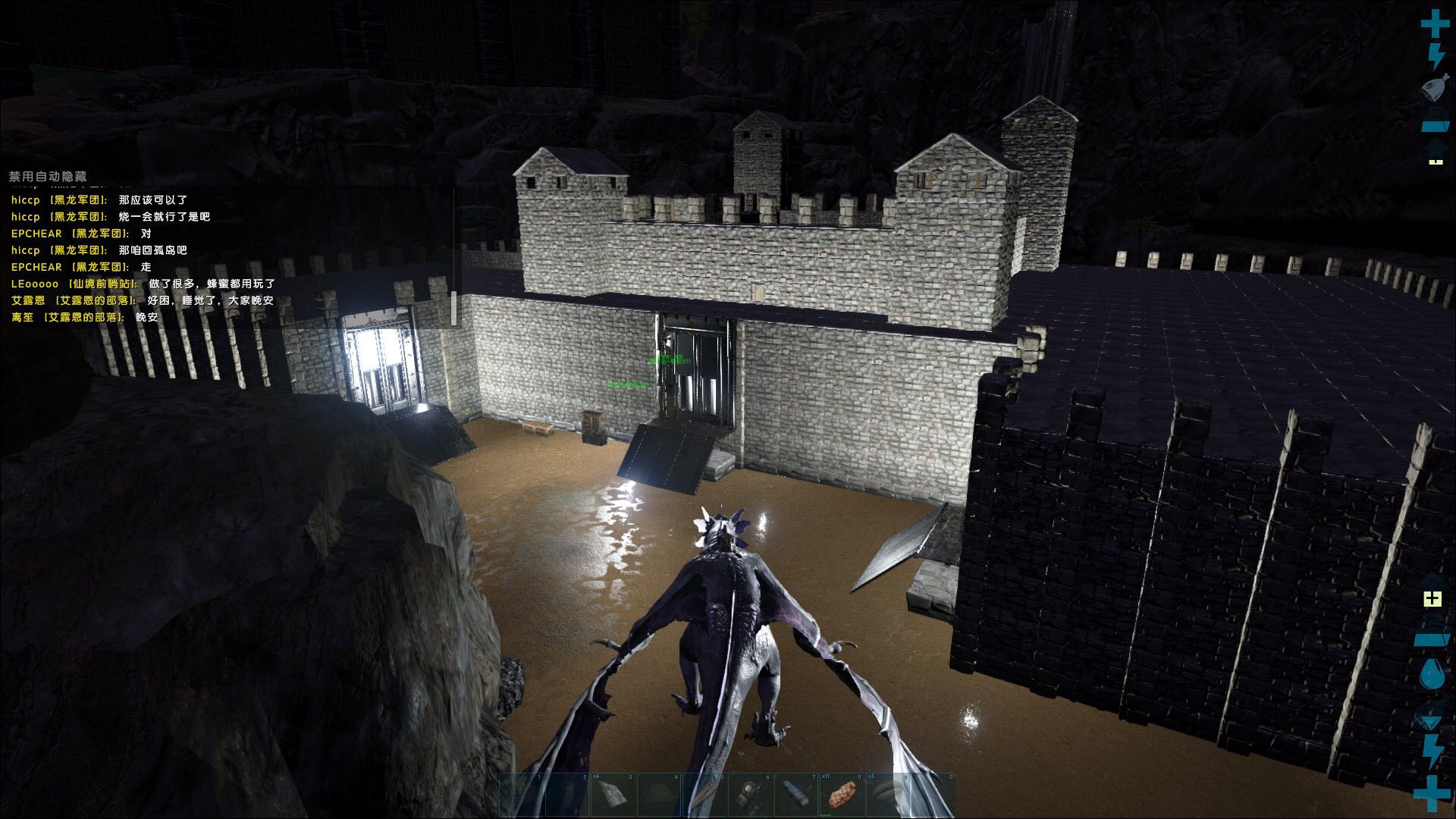
Task: Click the 禁用自动隐藏 chat auto-hide option
Action: 48,177
